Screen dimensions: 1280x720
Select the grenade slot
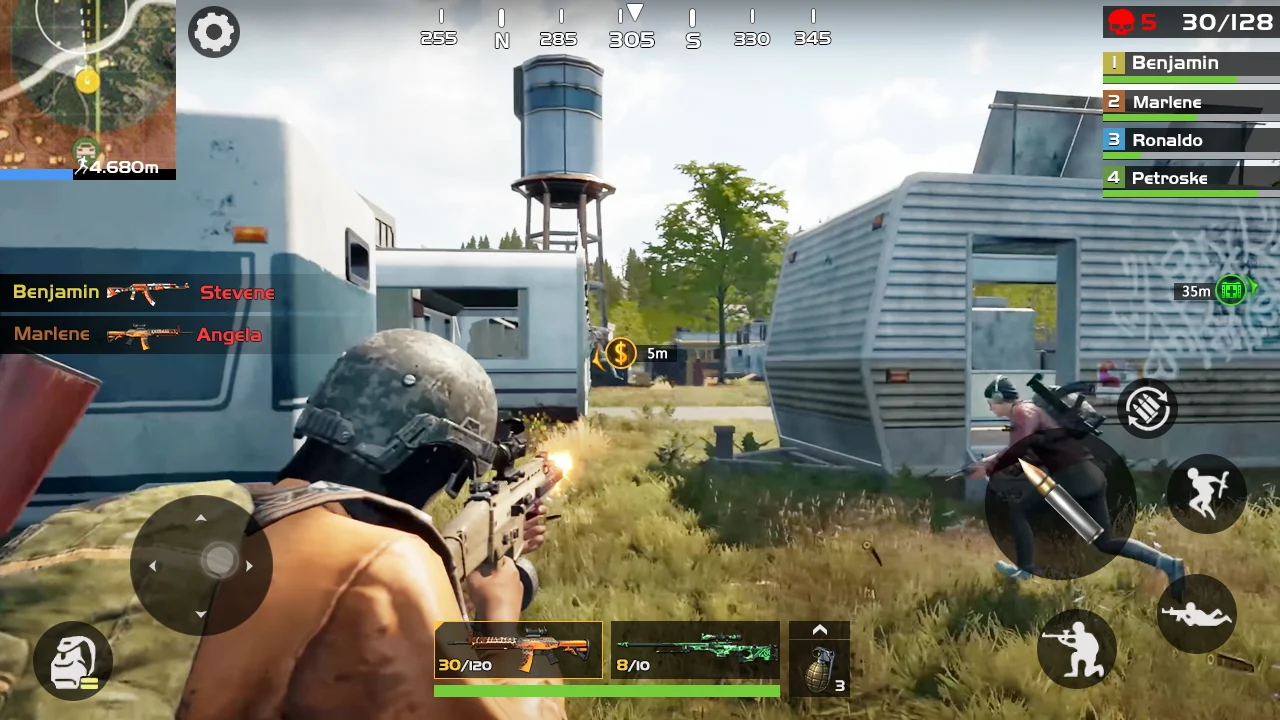(820, 666)
